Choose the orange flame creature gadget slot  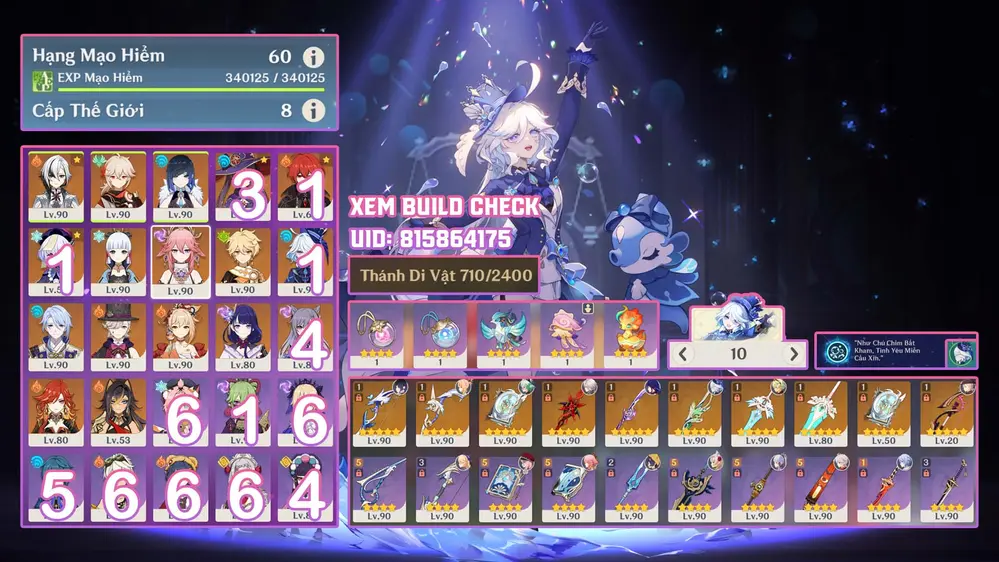632,330
